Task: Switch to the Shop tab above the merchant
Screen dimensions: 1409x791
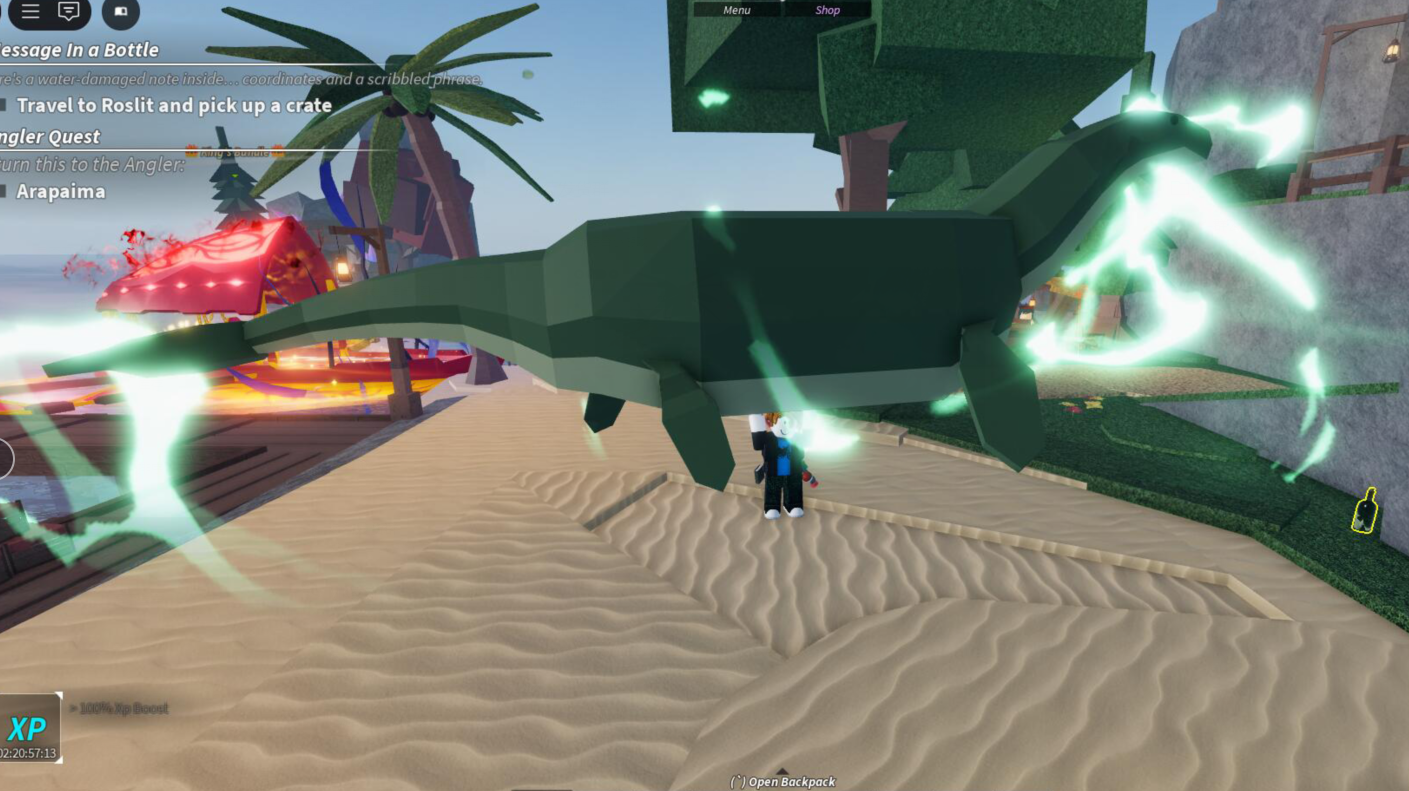Action: click(826, 9)
